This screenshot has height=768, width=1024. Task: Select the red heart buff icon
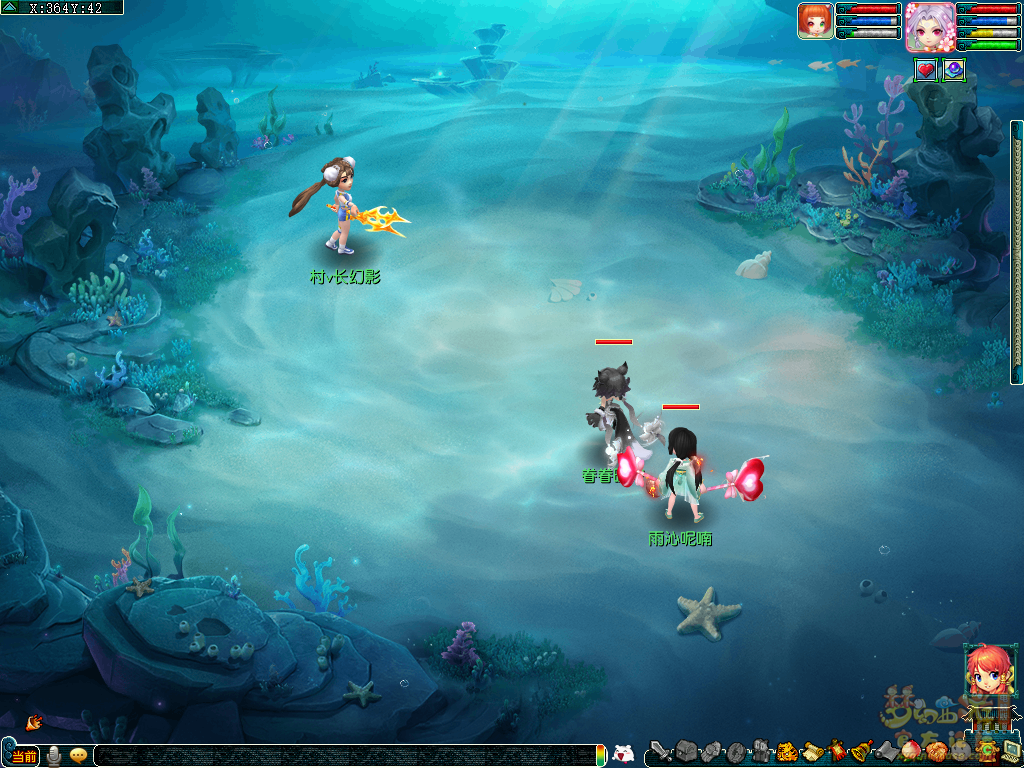click(926, 70)
